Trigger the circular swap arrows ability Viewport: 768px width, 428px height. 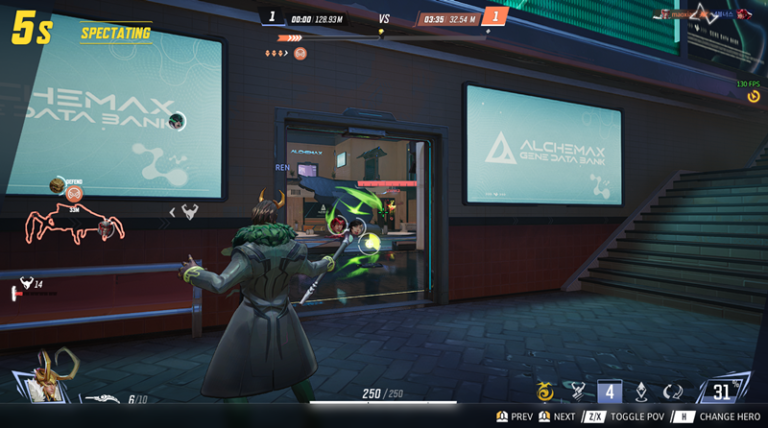coord(673,392)
